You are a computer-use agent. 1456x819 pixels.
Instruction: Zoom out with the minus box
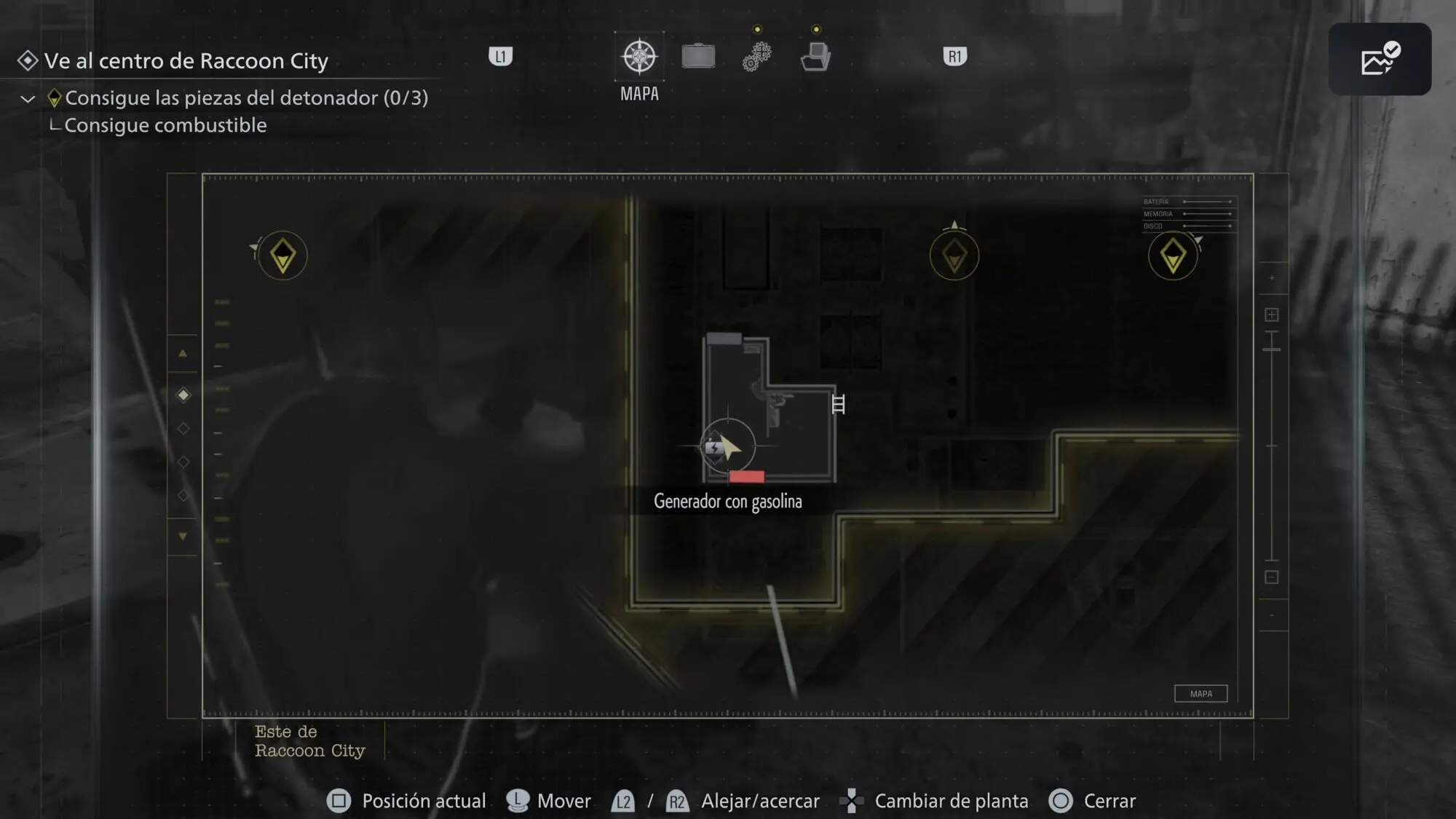click(x=1272, y=577)
